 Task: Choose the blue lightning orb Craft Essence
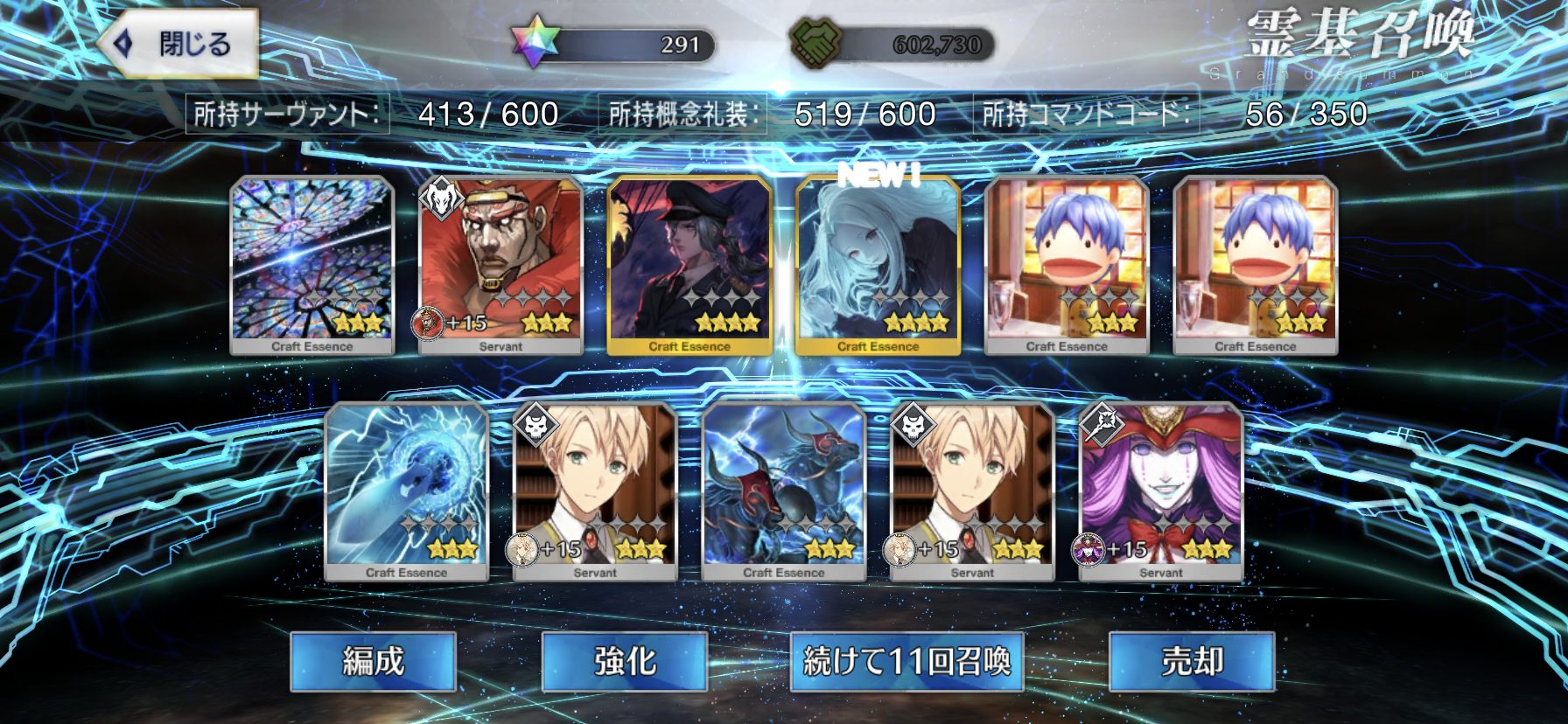click(406, 491)
